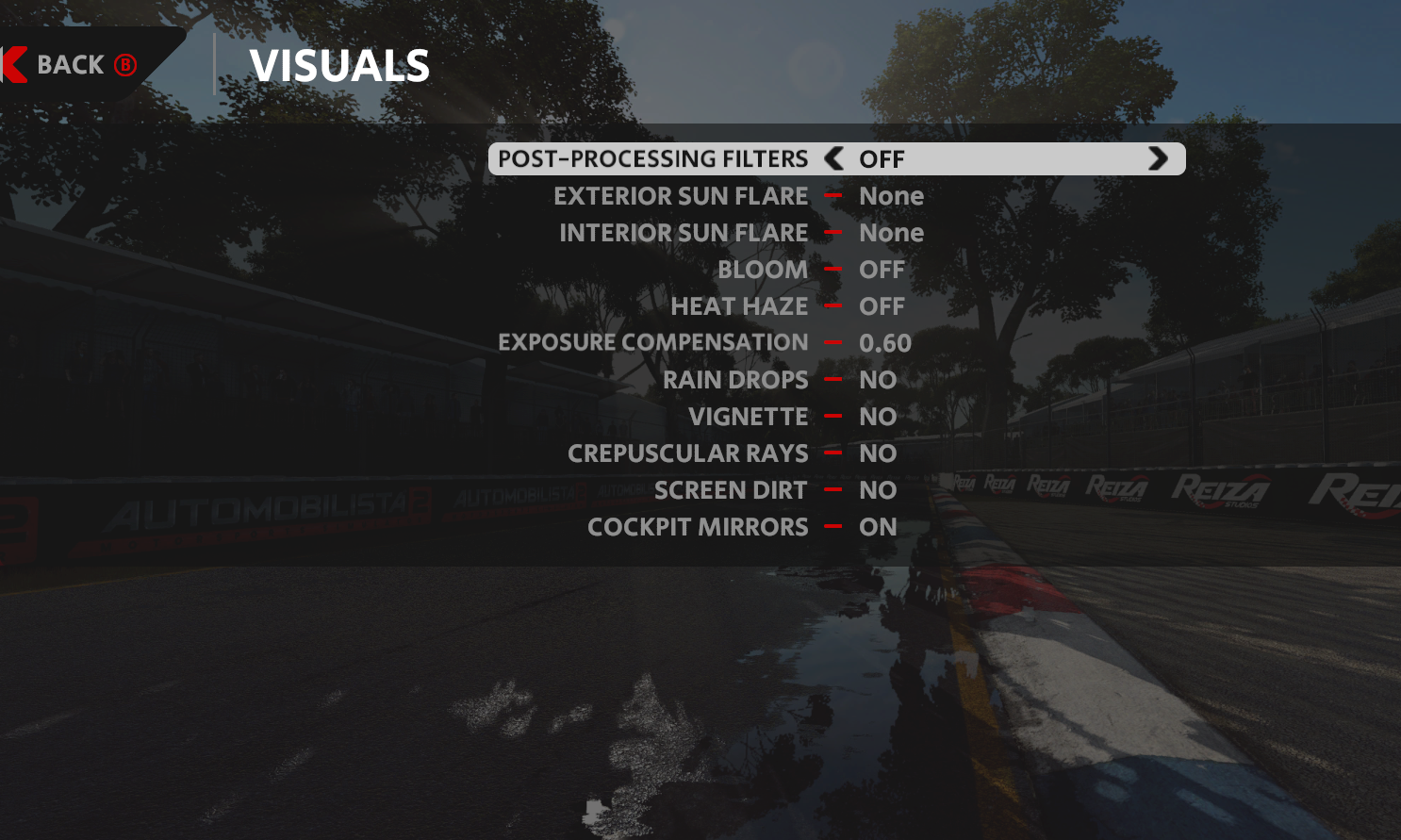The image size is (1401, 840).
Task: Go back using the BACK button
Action: click(x=72, y=65)
